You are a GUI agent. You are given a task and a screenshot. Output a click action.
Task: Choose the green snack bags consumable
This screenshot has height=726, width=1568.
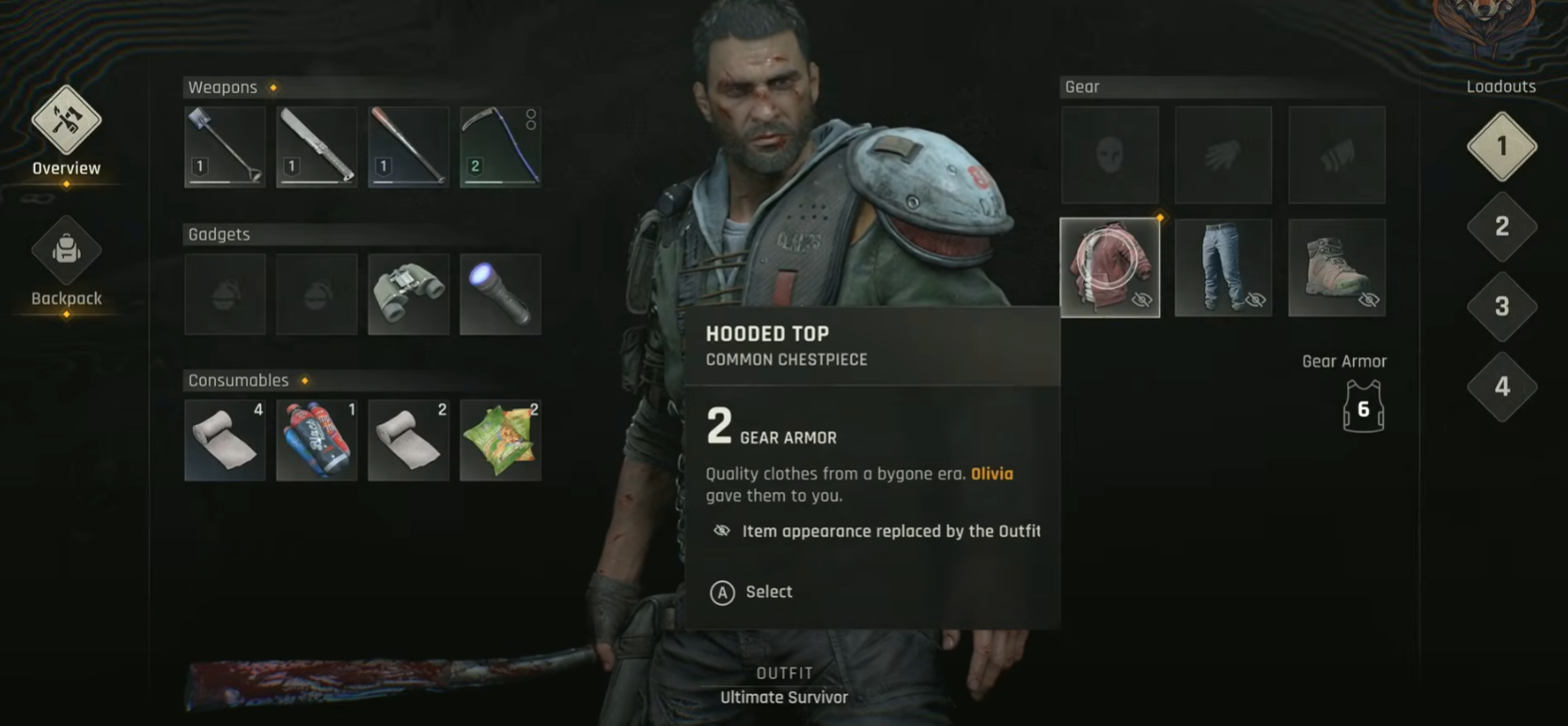tap(500, 440)
